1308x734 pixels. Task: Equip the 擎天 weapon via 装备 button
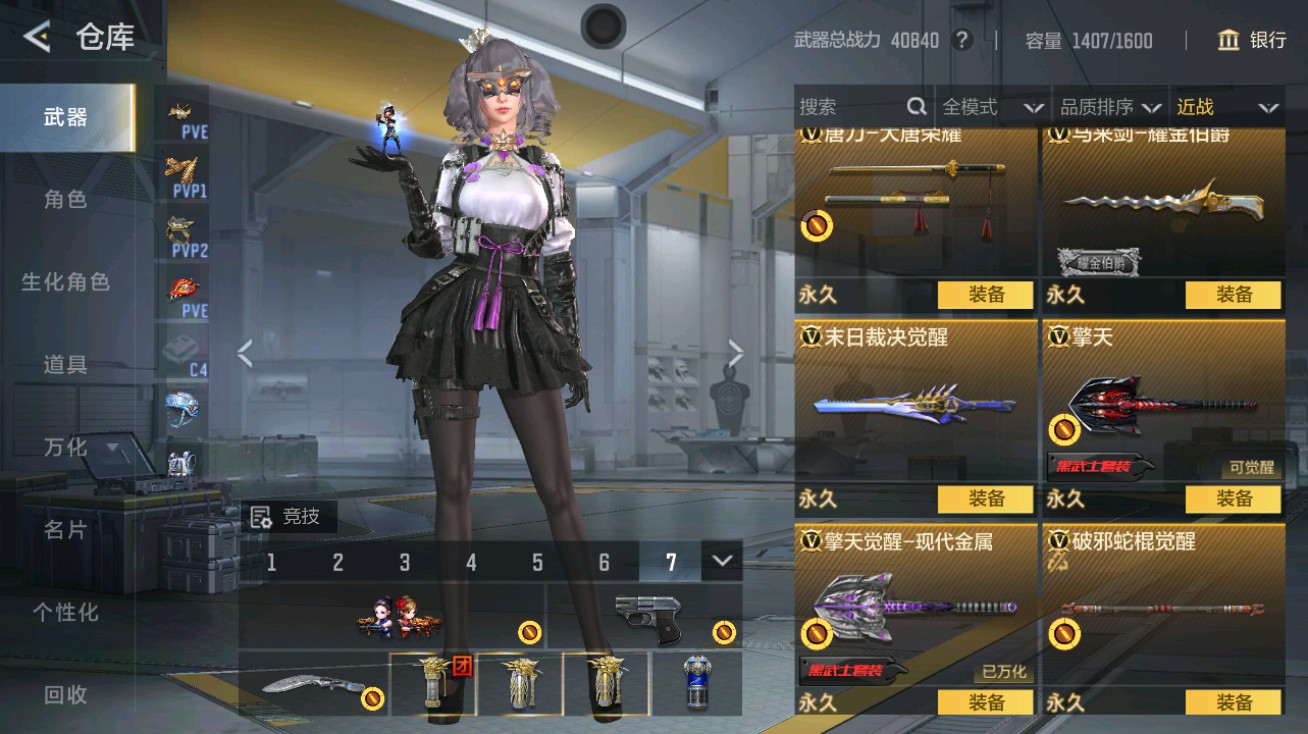point(1234,499)
